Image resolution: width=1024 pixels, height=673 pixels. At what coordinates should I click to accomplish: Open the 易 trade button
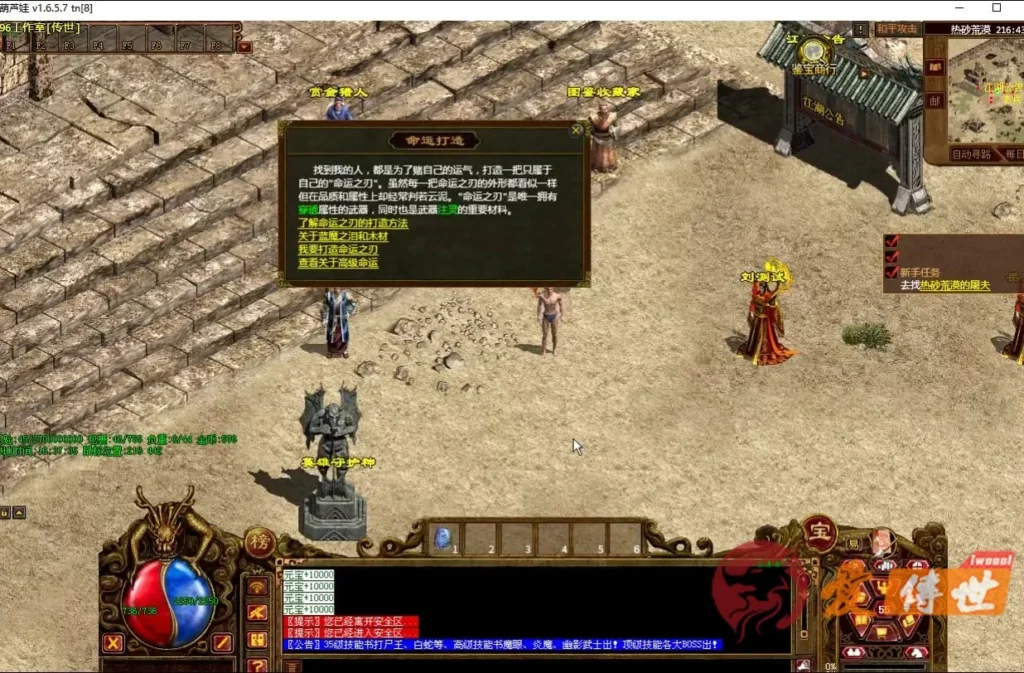pos(853,546)
